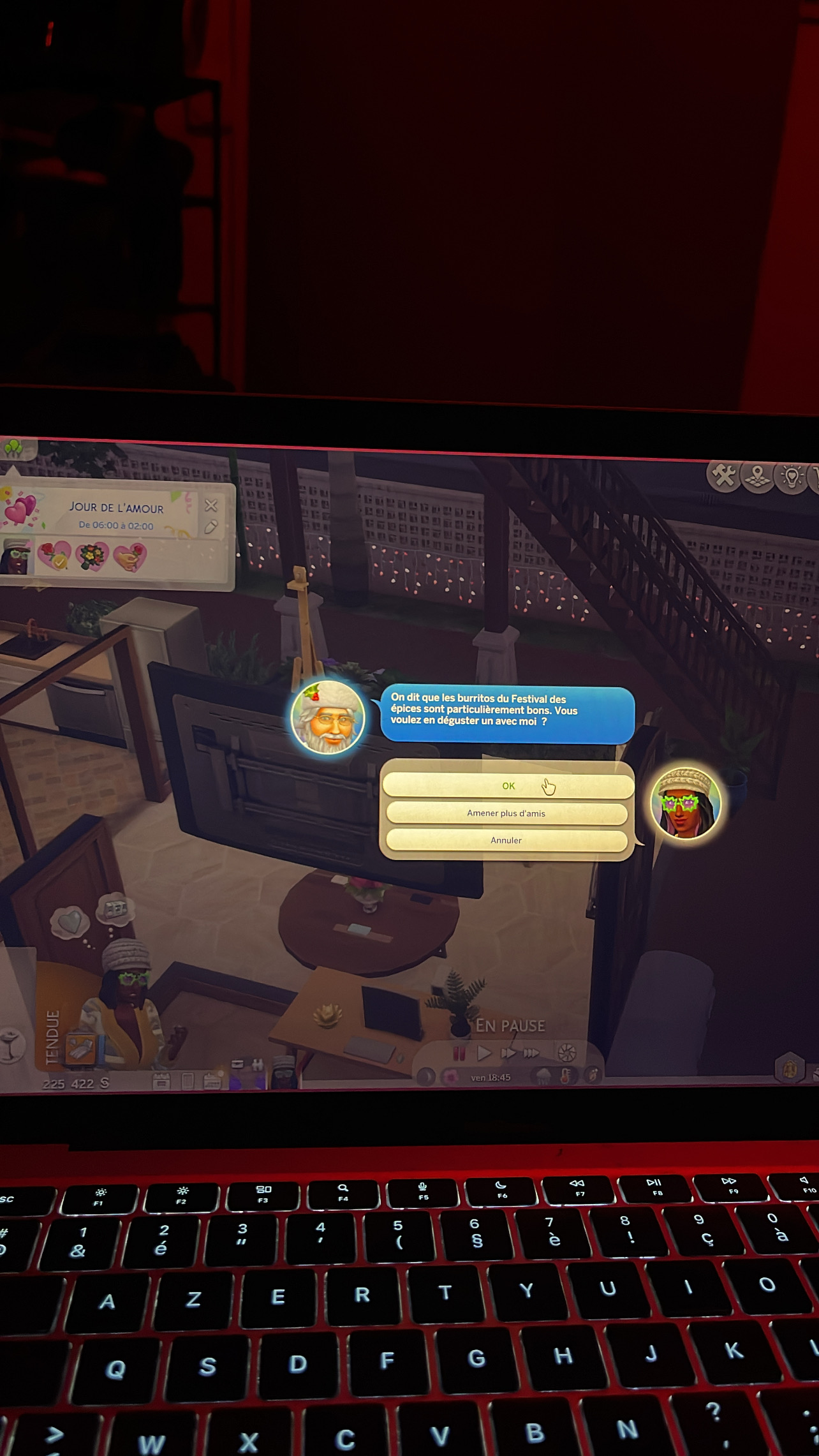Accept the burrito invitation with OK

pyautogui.click(x=508, y=786)
